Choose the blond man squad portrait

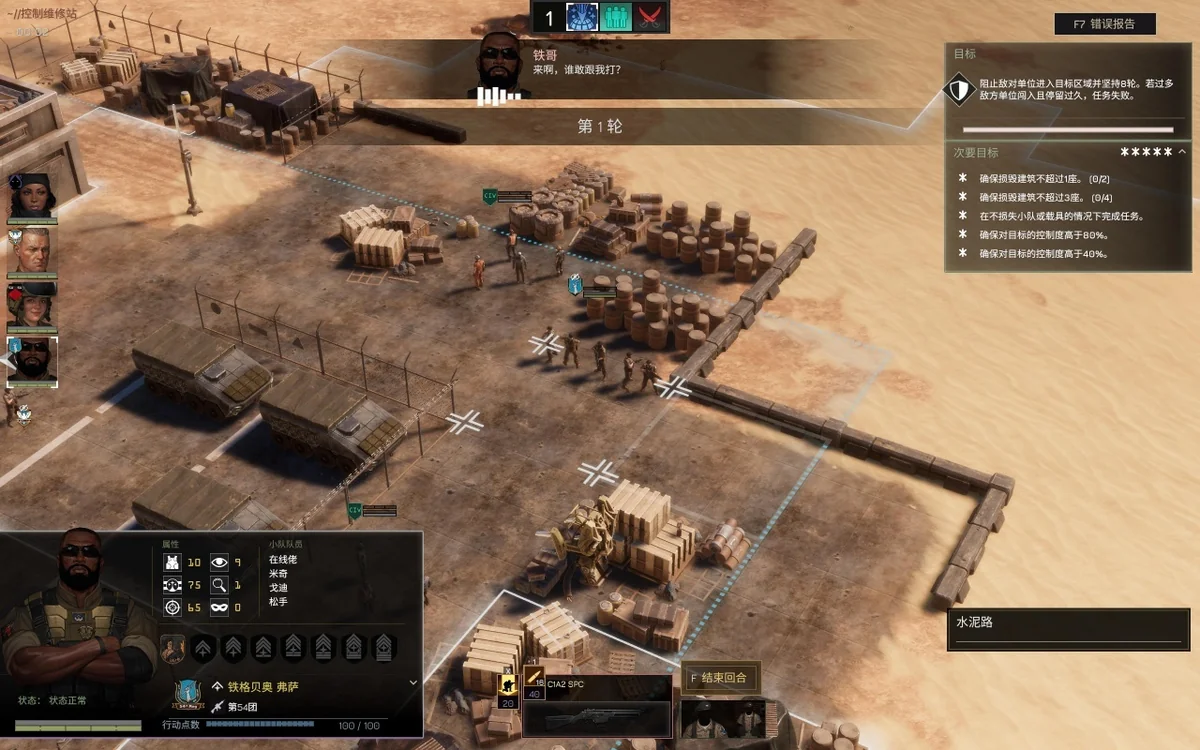pos(32,251)
